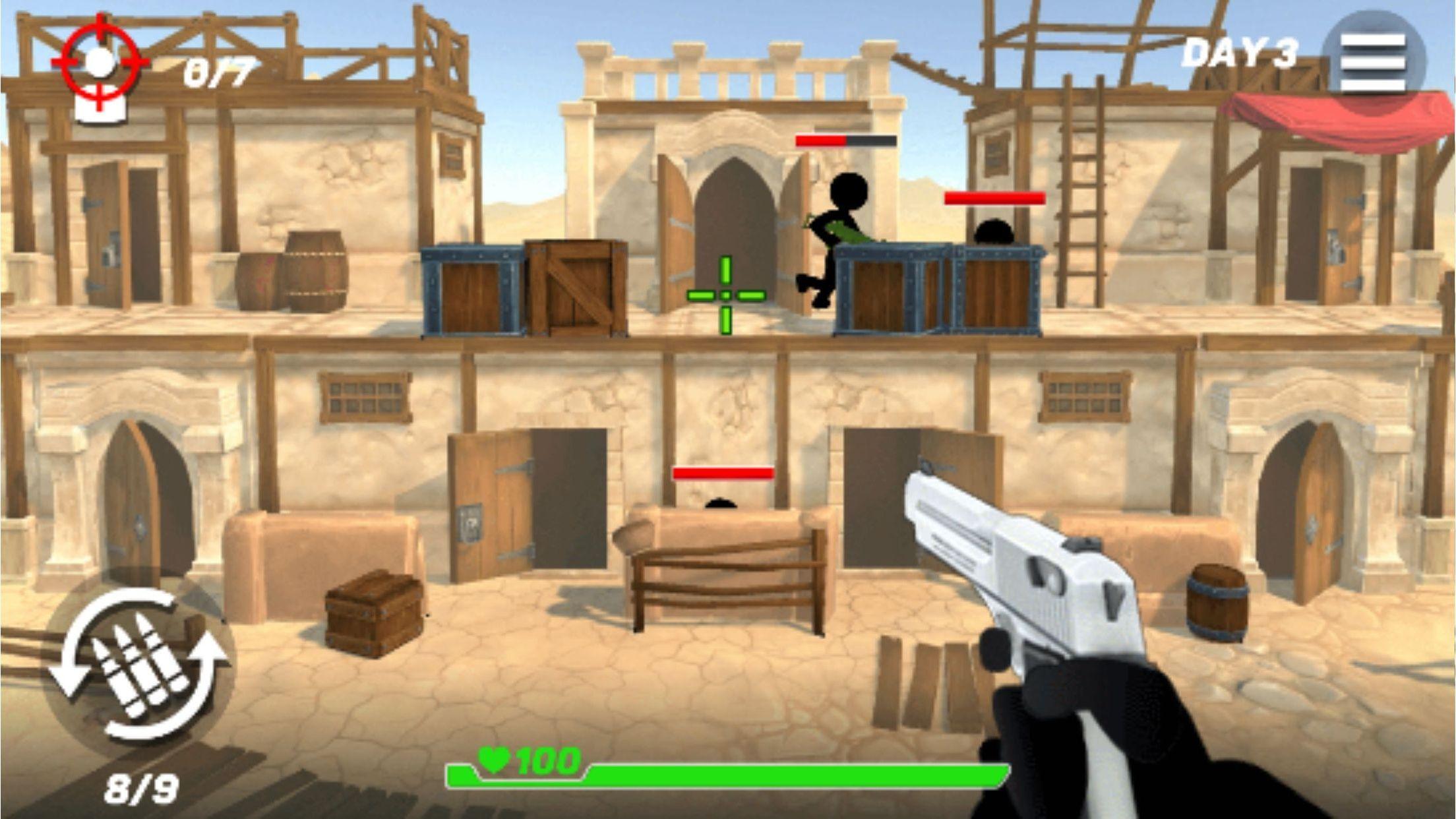1456x819 pixels.
Task: Open the hamburger pause menu
Action: (1373, 61)
